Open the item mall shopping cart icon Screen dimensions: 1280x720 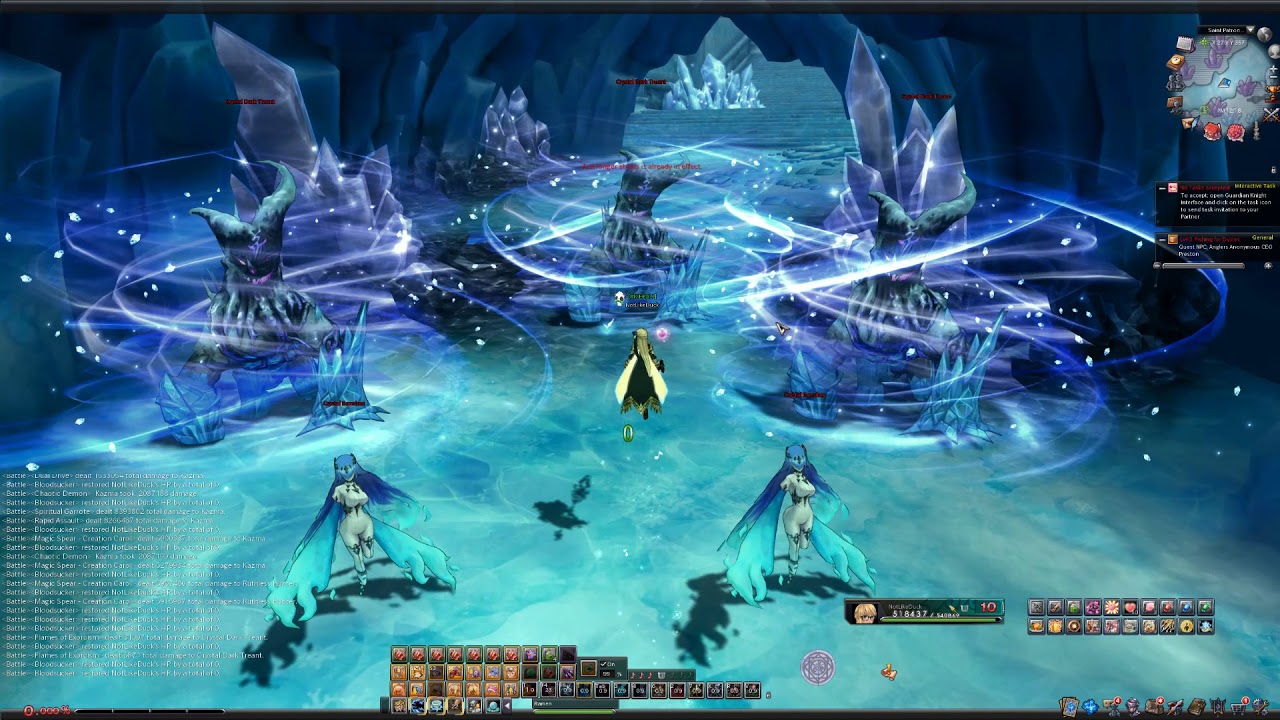(x=1239, y=707)
